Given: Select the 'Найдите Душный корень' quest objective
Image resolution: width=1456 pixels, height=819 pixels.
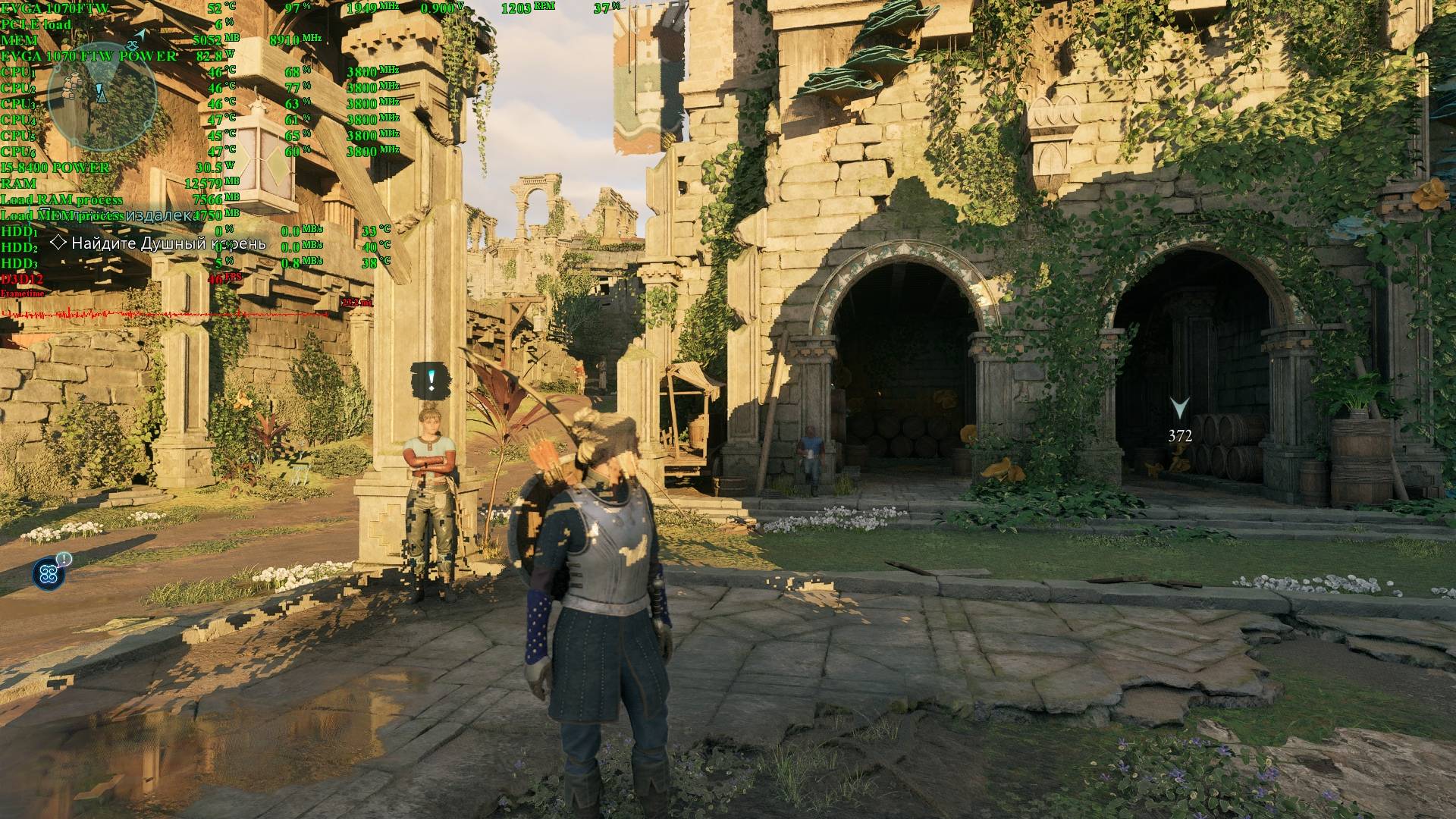Looking at the screenshot, I should pos(168,243).
